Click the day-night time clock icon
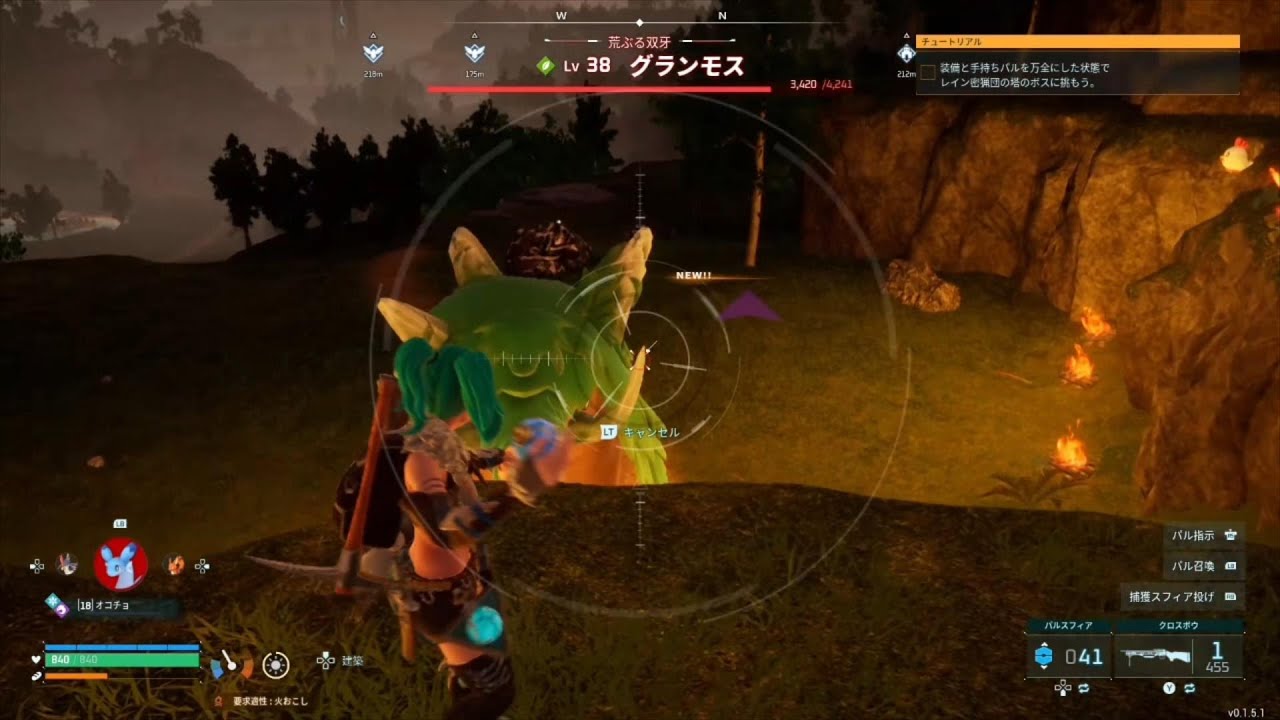 point(276,663)
